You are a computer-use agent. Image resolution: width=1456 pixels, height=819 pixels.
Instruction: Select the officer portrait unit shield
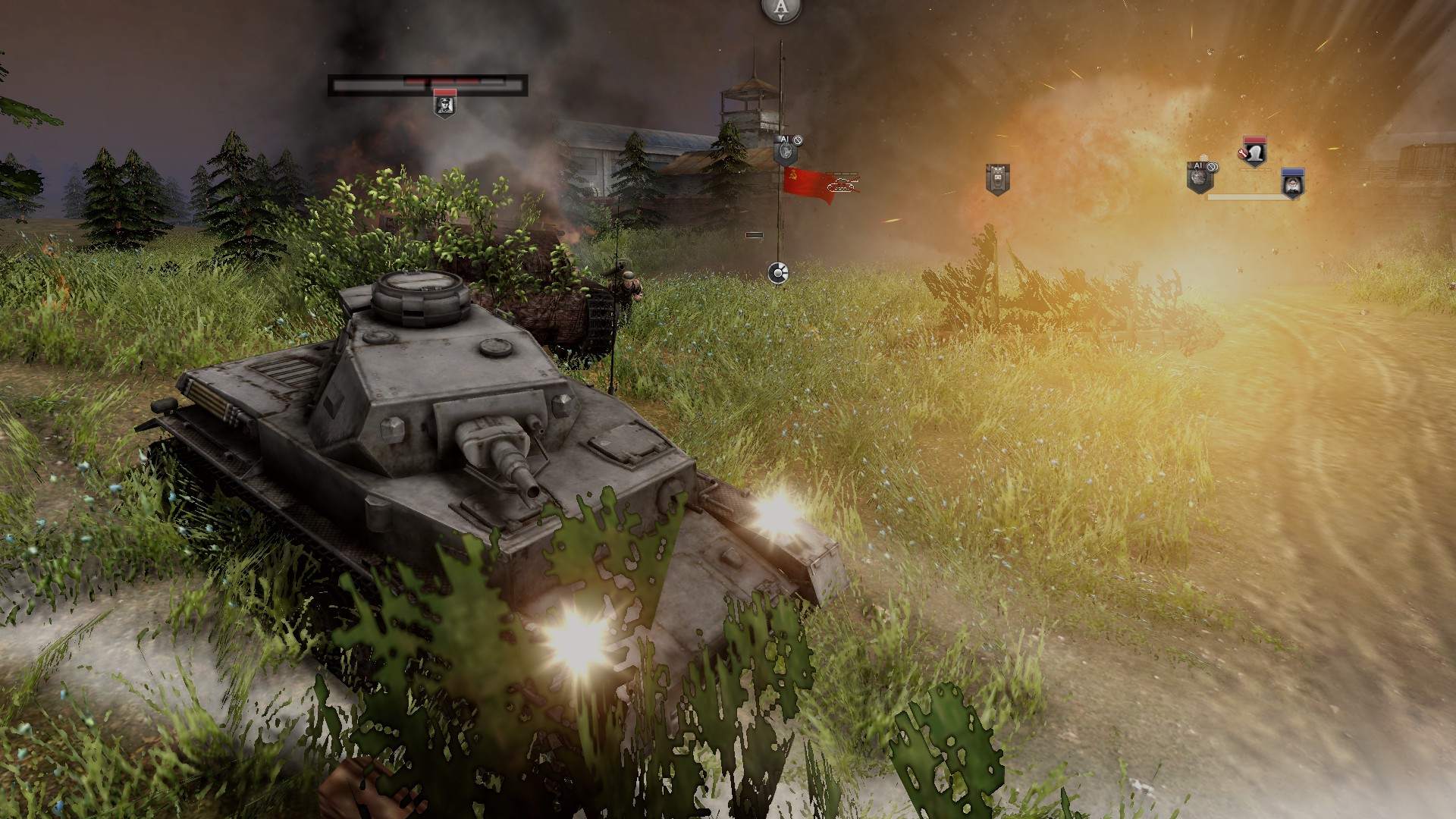click(x=445, y=103)
